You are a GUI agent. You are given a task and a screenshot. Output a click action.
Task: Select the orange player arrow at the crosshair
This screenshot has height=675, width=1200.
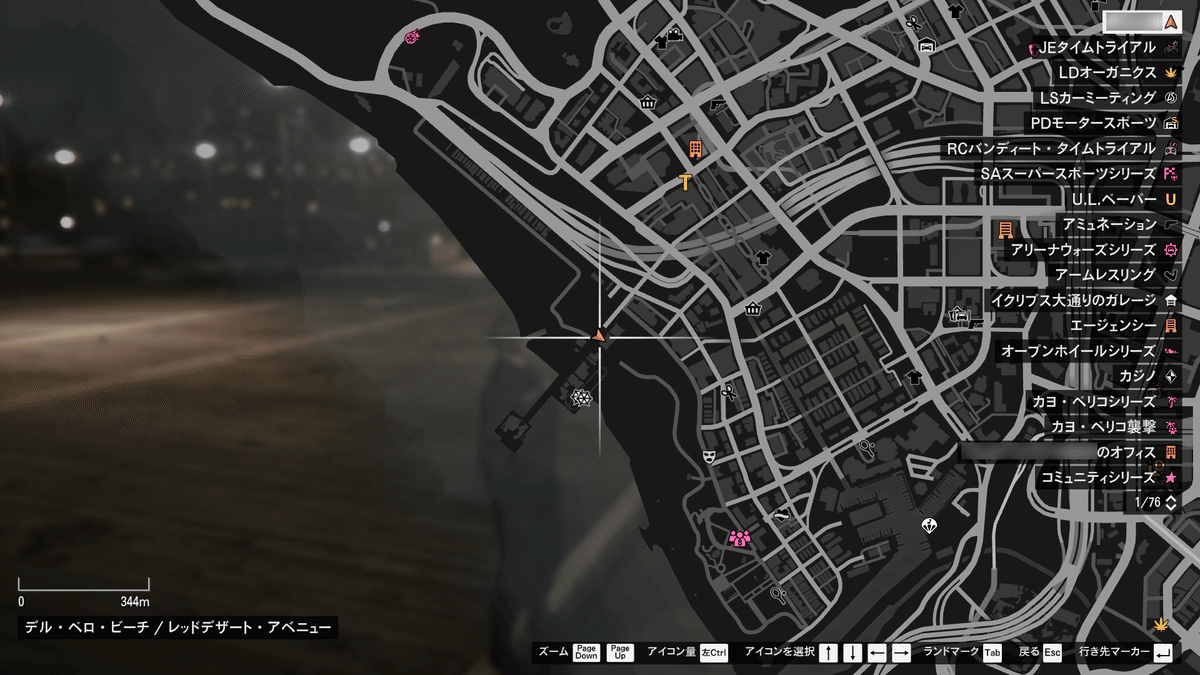[x=599, y=336]
